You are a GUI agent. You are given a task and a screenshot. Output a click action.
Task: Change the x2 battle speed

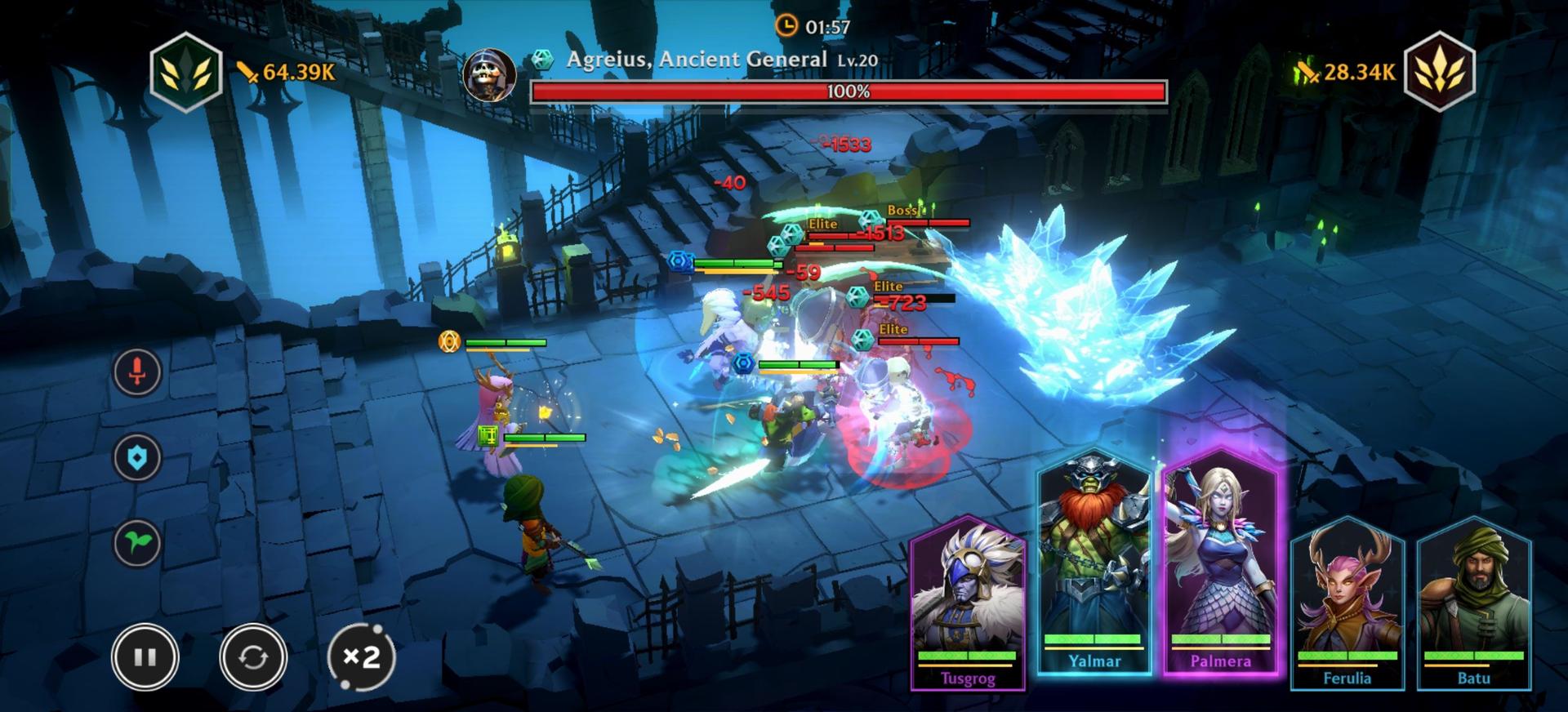coord(361,656)
